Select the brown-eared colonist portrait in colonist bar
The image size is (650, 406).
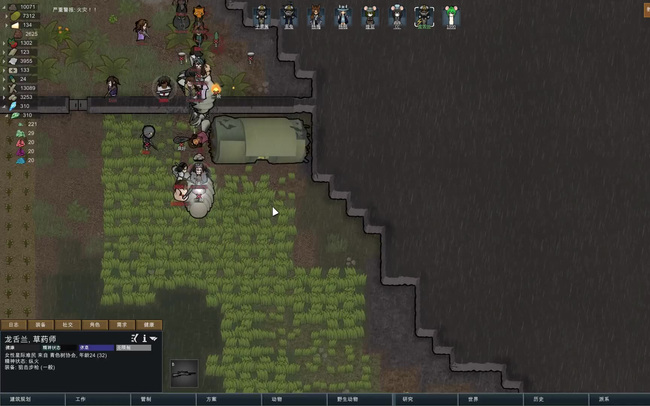[316, 15]
